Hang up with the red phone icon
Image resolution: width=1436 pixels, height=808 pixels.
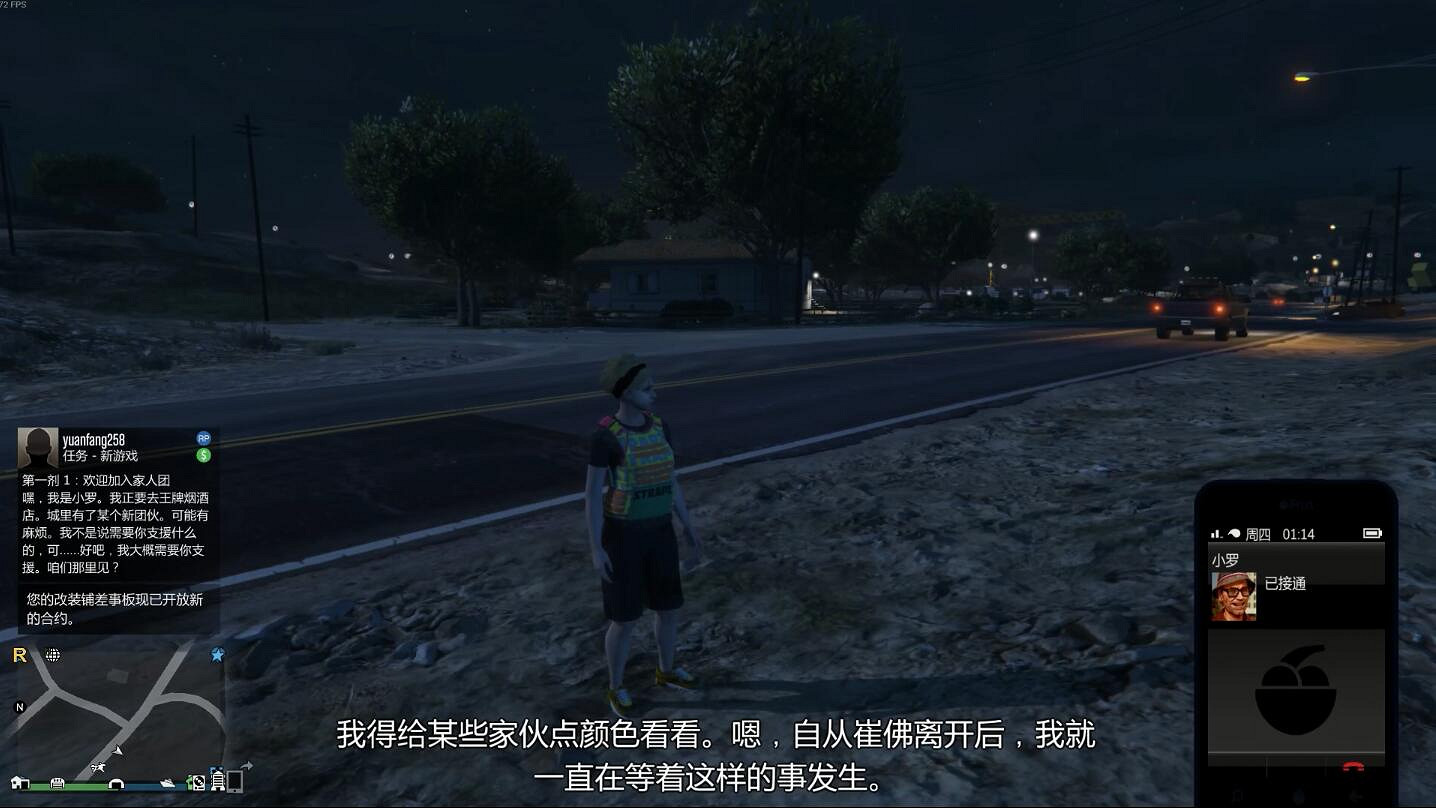point(1353,766)
